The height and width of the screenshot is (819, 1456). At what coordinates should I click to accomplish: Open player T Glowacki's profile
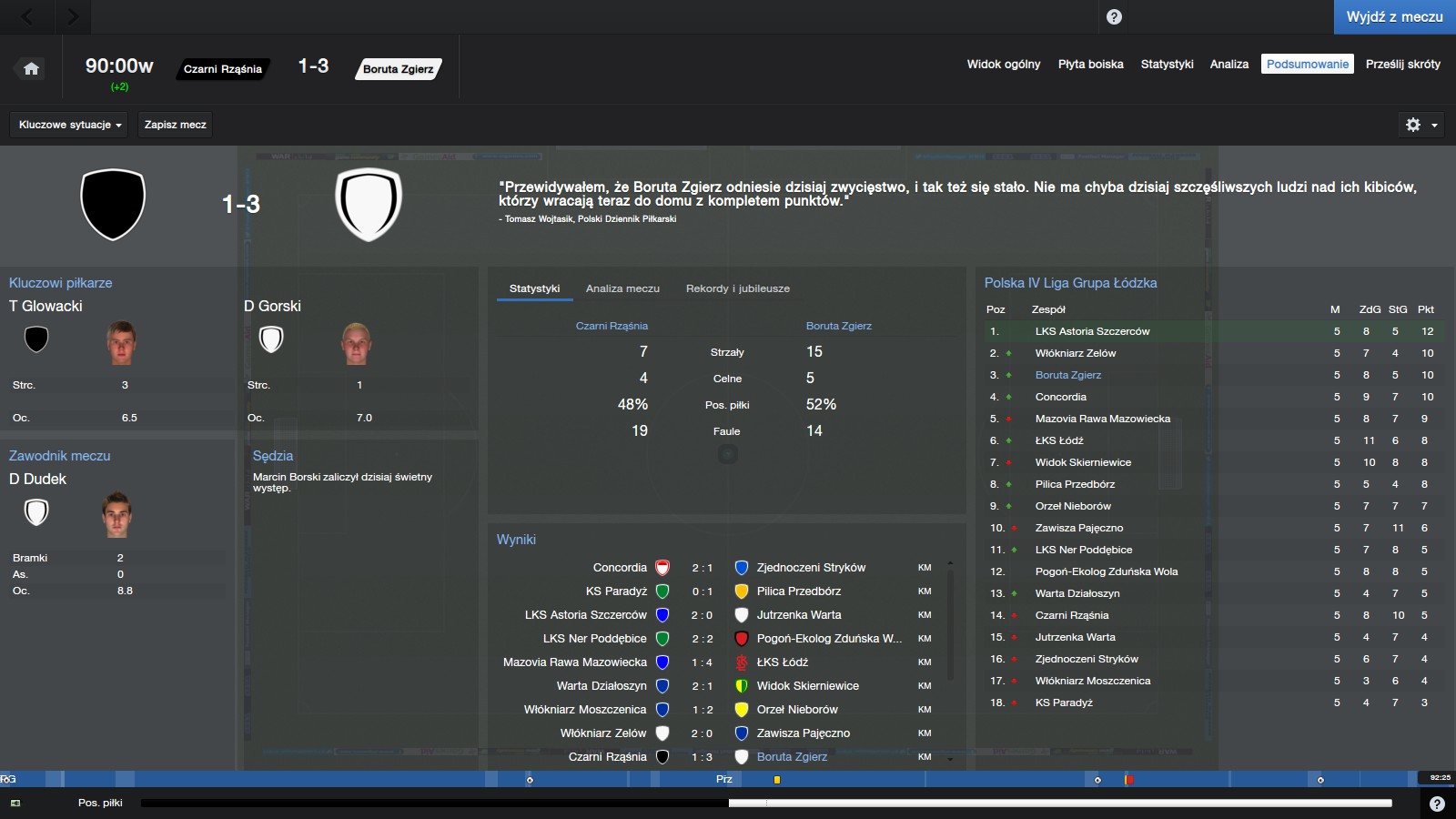[x=45, y=306]
